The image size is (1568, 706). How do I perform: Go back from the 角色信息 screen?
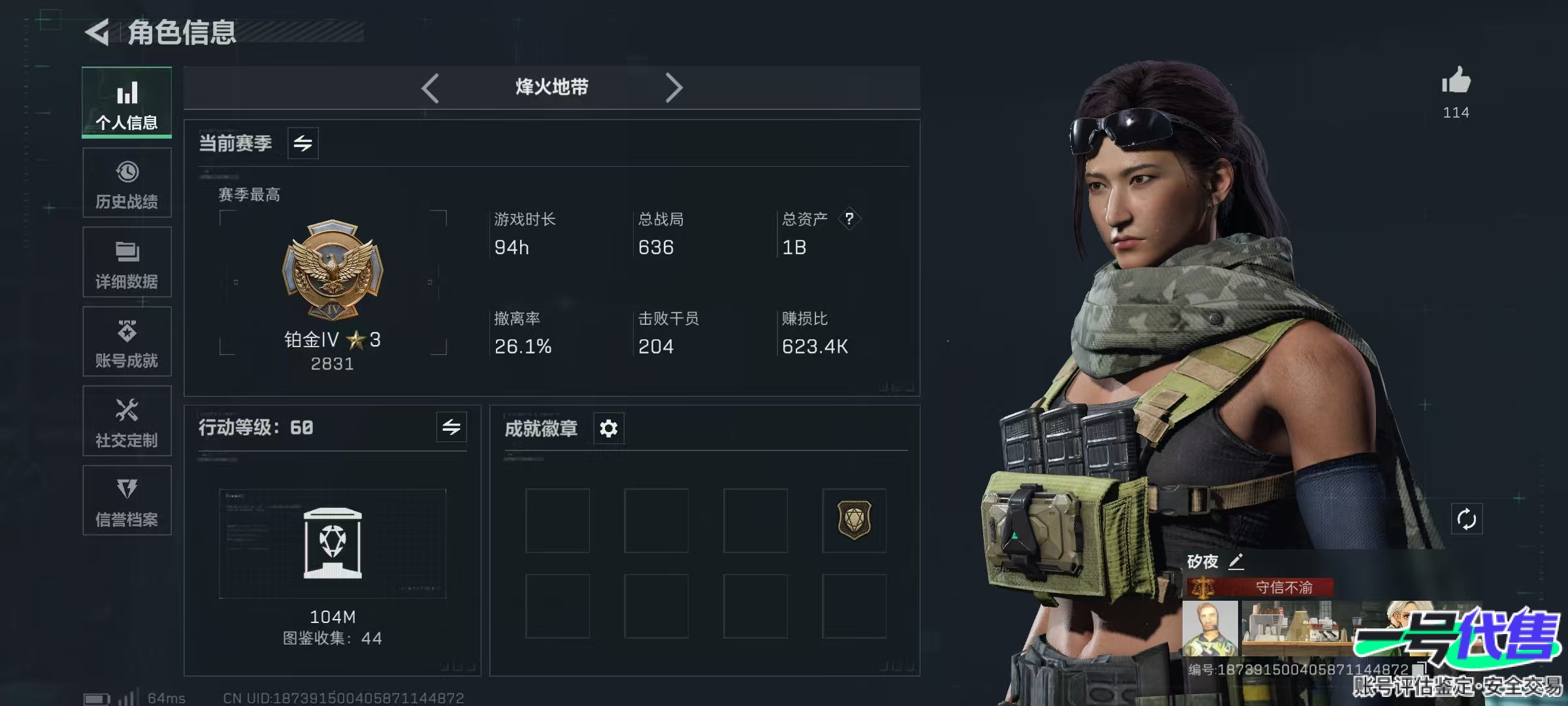[x=98, y=32]
